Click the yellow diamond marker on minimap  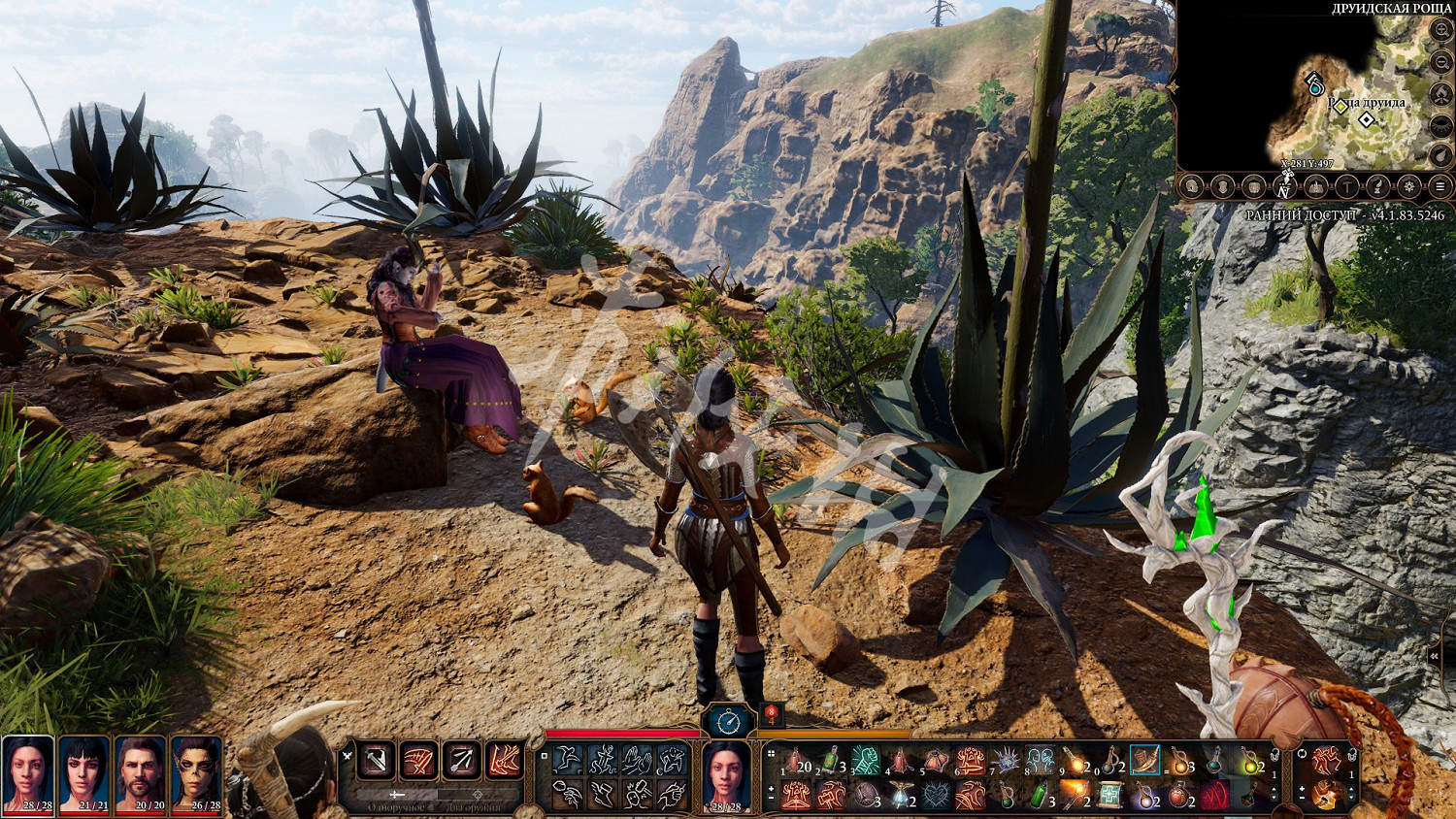tap(1340, 106)
